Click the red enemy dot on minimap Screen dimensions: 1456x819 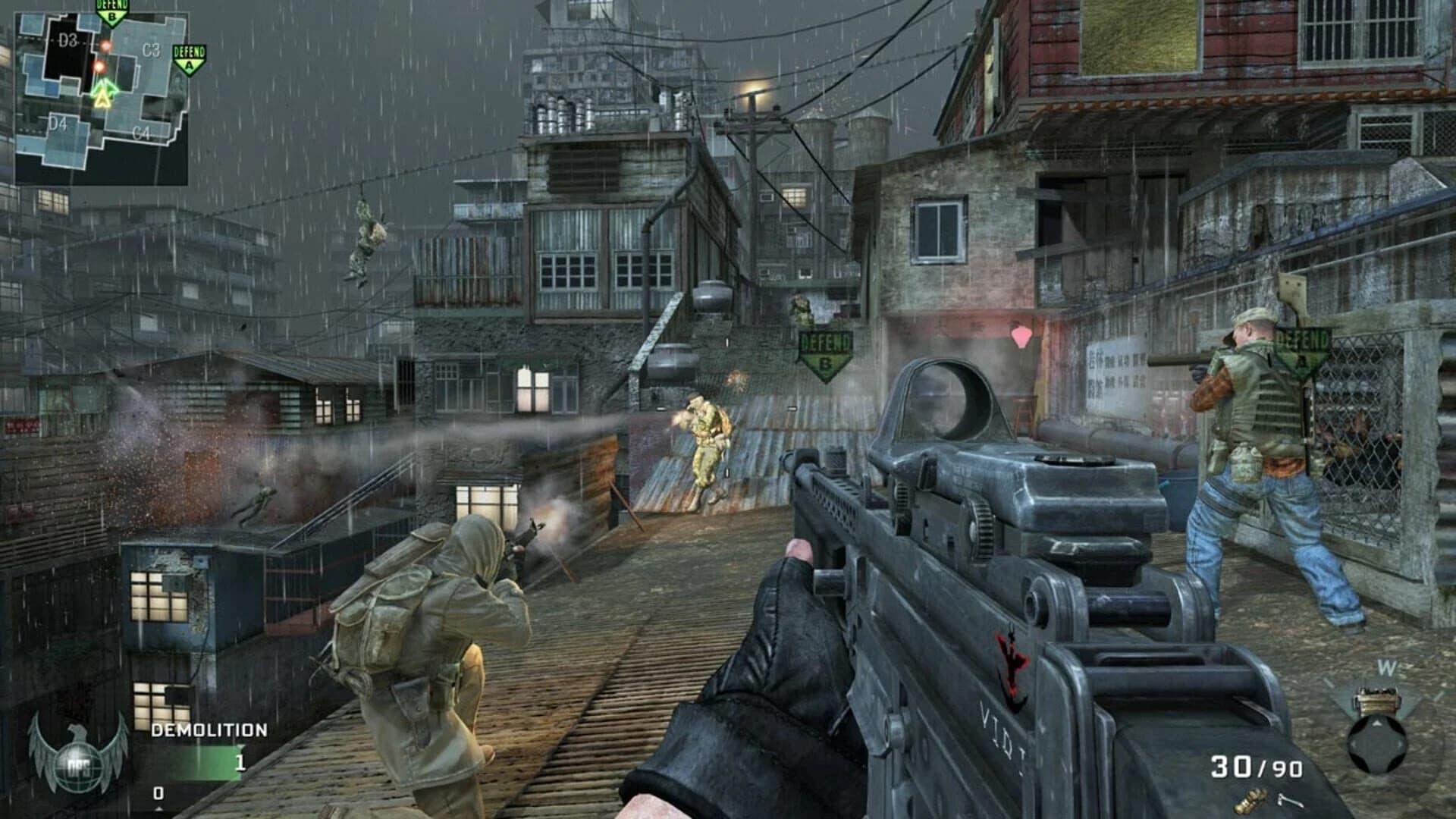click(x=106, y=45)
